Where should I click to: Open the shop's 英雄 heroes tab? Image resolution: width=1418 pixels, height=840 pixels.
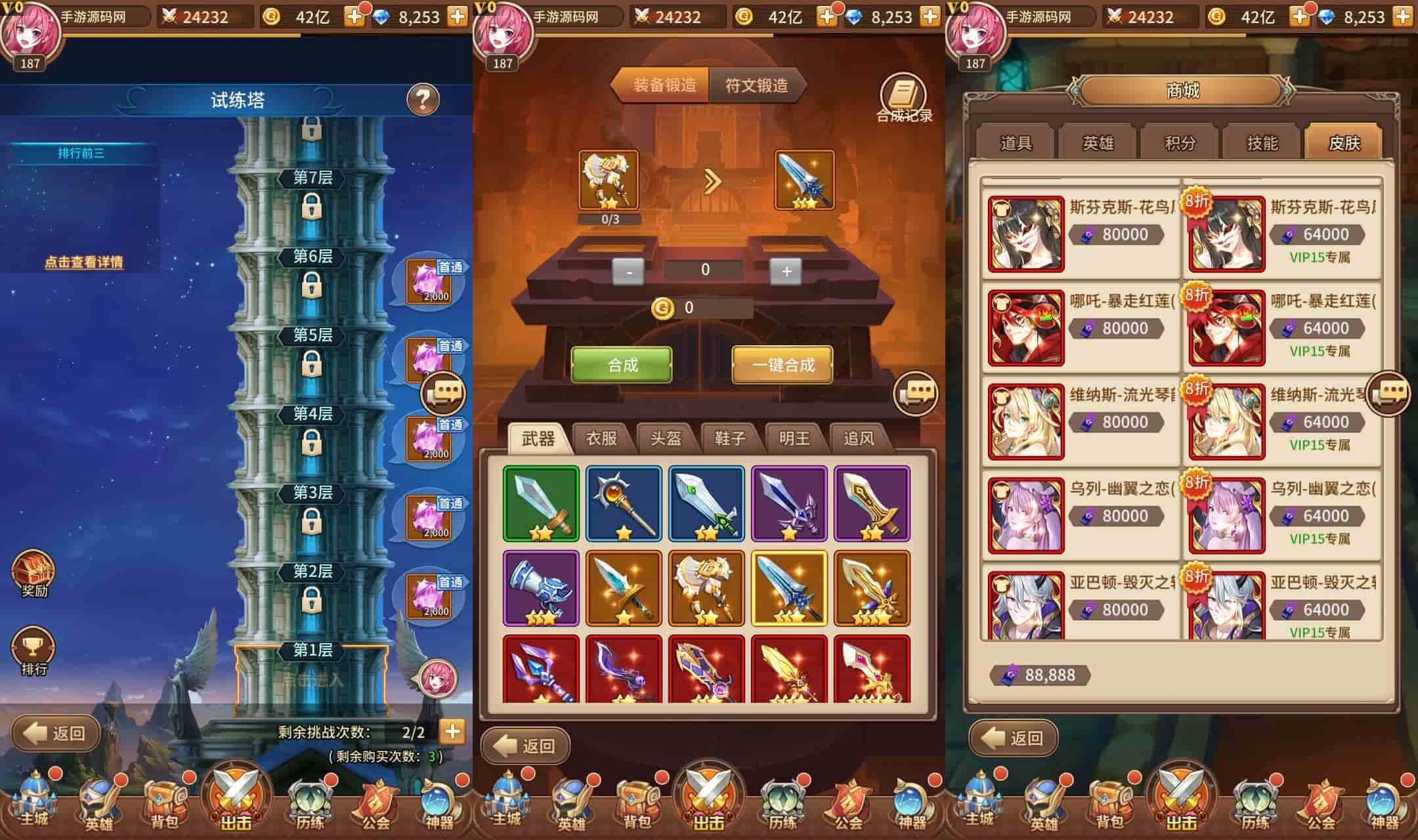(1098, 143)
